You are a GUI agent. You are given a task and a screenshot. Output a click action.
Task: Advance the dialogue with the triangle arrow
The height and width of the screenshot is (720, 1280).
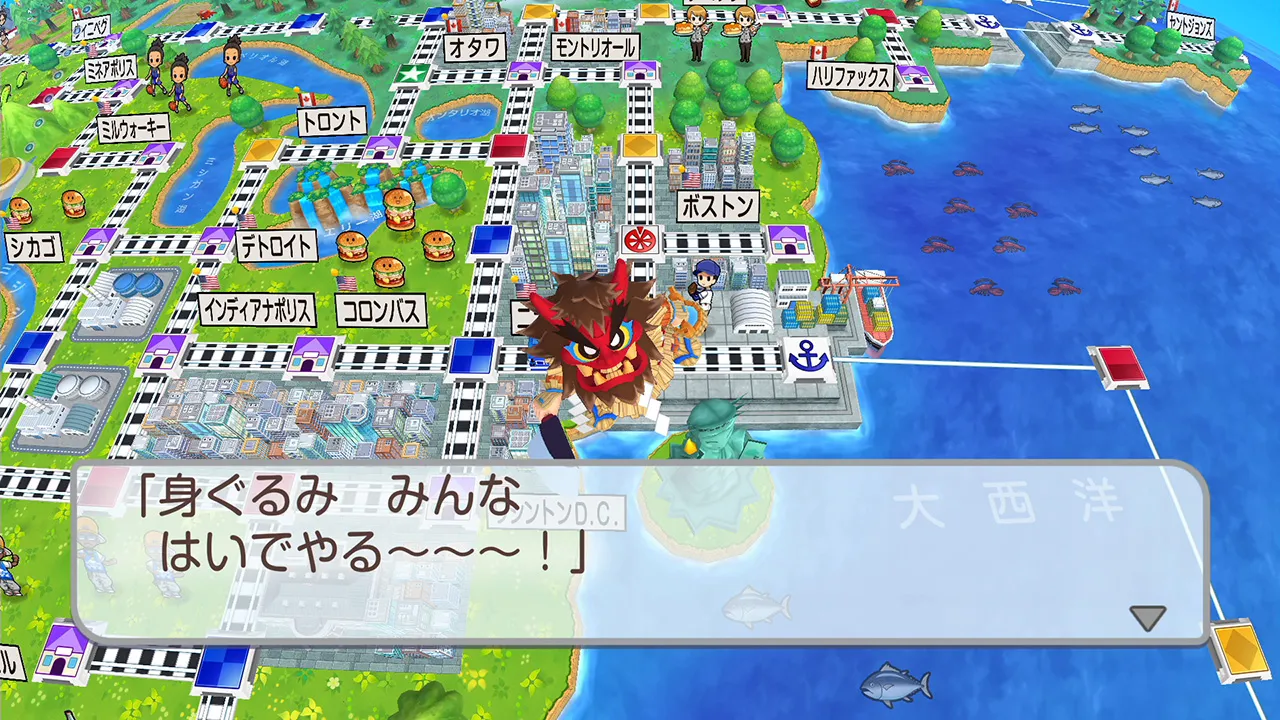[x=1146, y=617]
